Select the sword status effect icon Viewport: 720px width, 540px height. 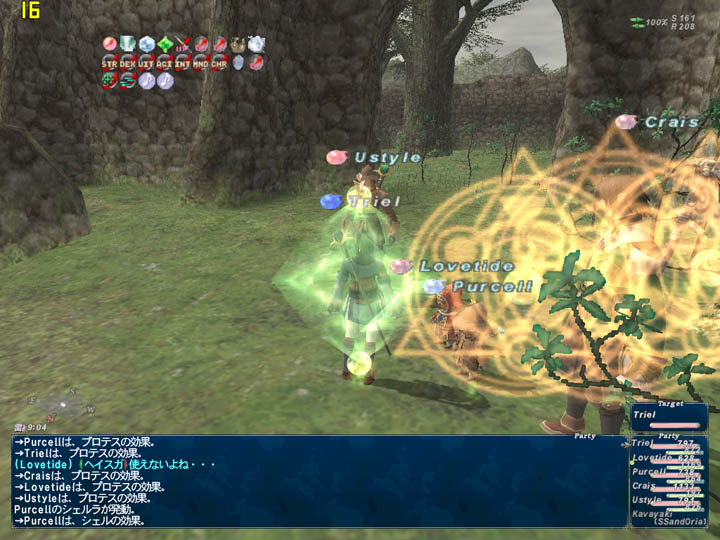[x=183, y=44]
